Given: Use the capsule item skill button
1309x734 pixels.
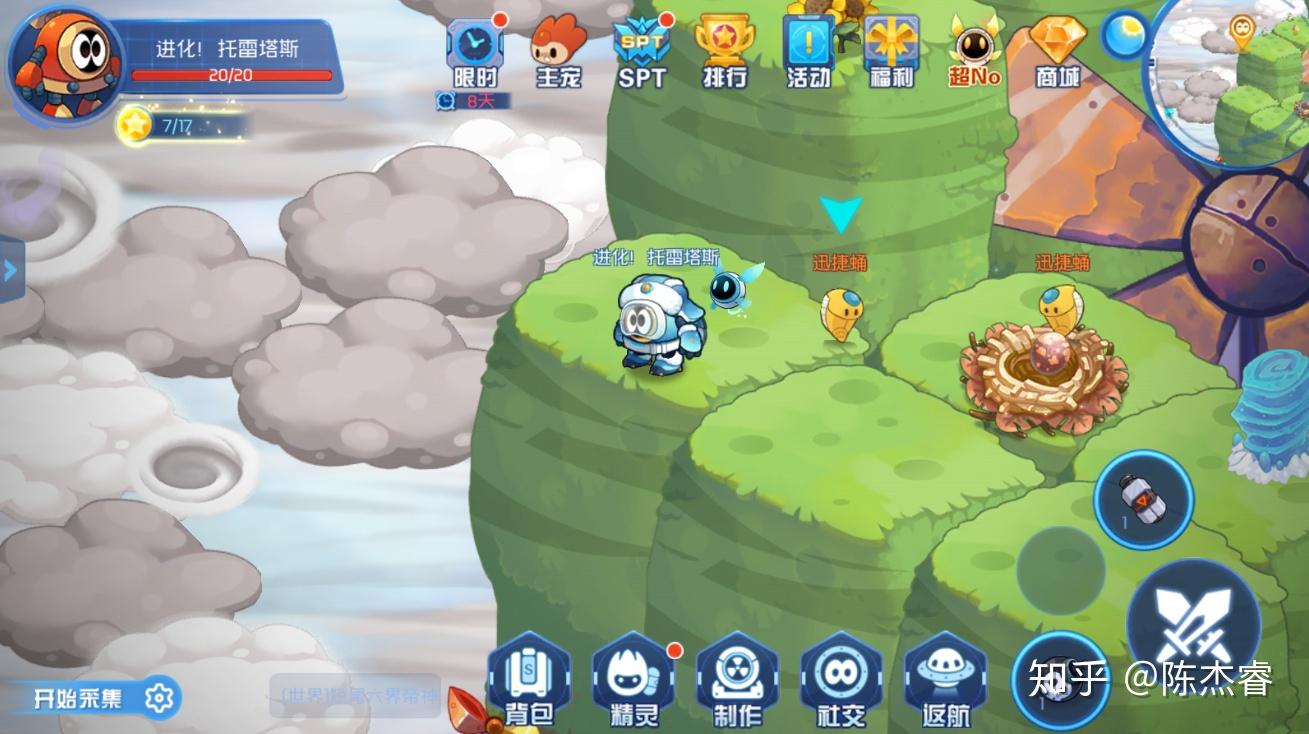Looking at the screenshot, I should pos(1143,498).
